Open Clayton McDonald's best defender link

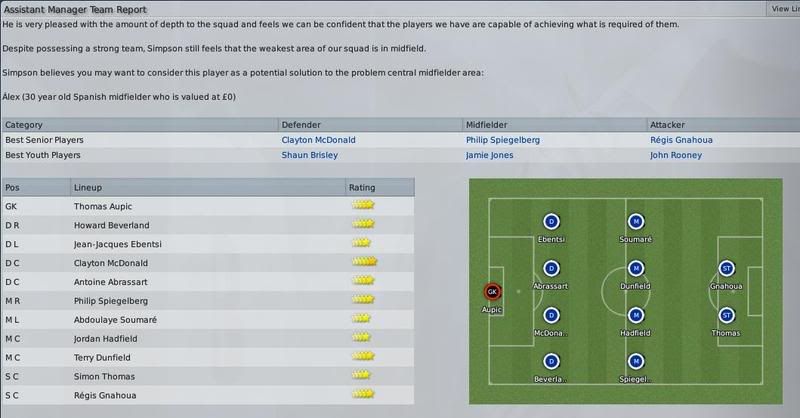(318, 140)
